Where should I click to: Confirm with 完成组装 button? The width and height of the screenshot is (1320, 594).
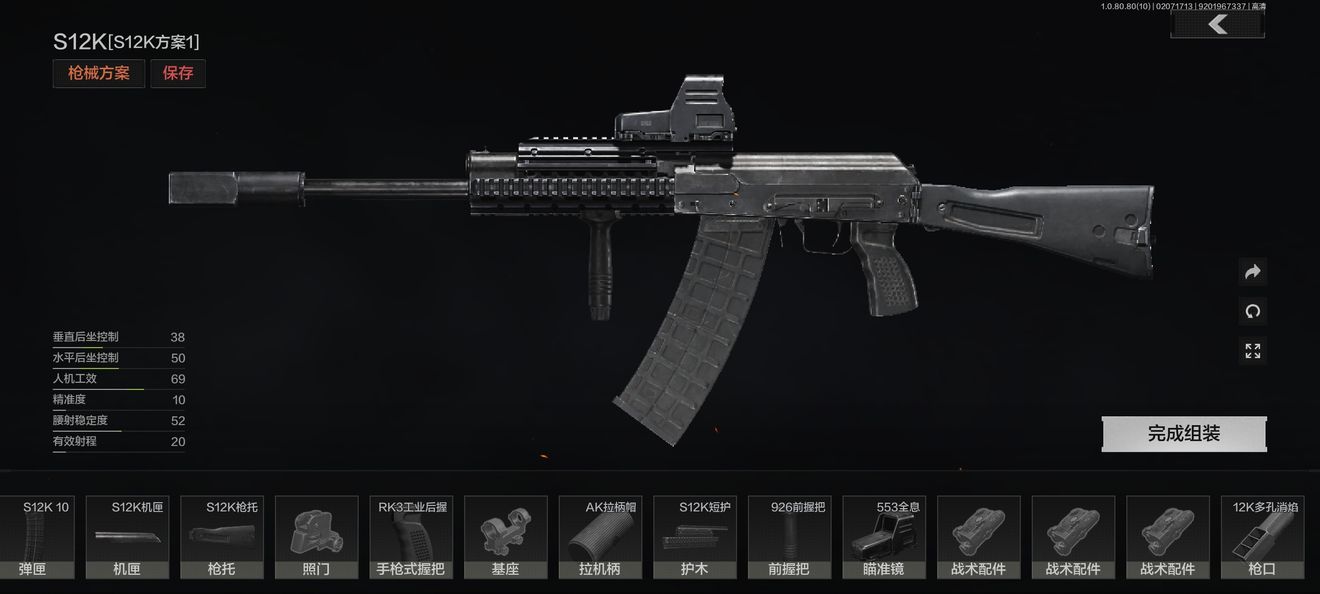tap(1184, 434)
